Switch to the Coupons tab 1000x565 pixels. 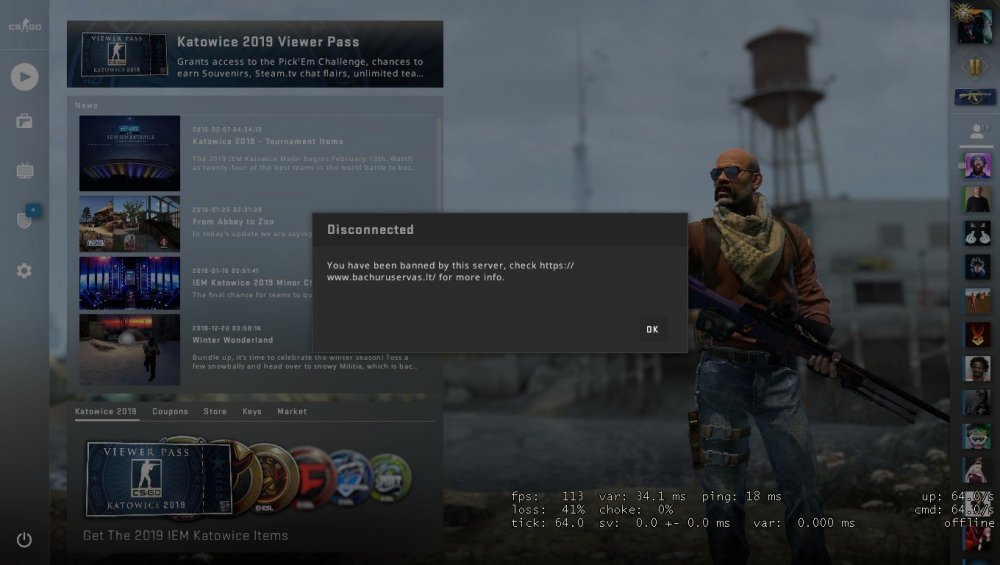pos(170,411)
